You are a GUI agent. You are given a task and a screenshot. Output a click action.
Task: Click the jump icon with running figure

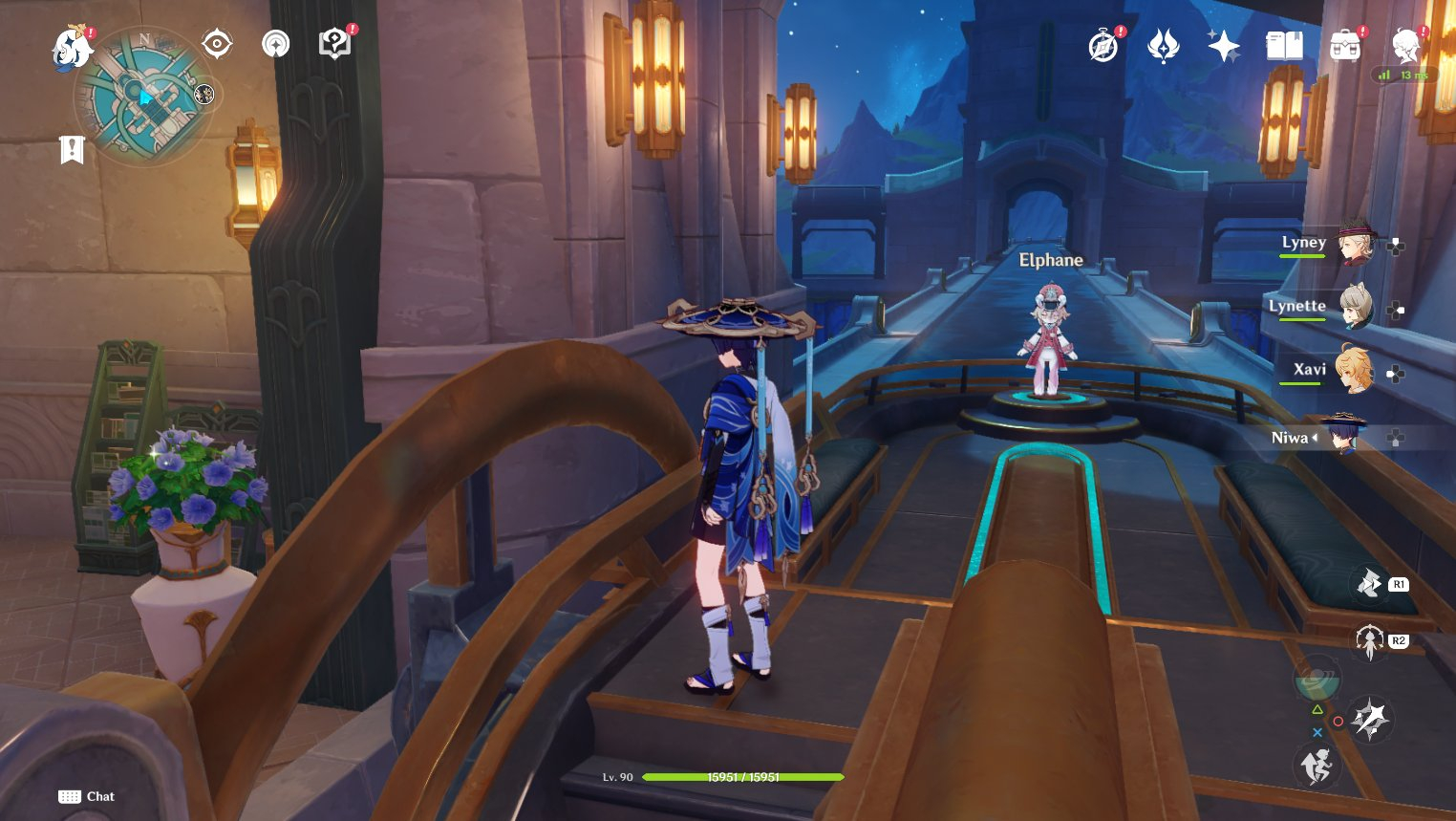[x=1317, y=766]
